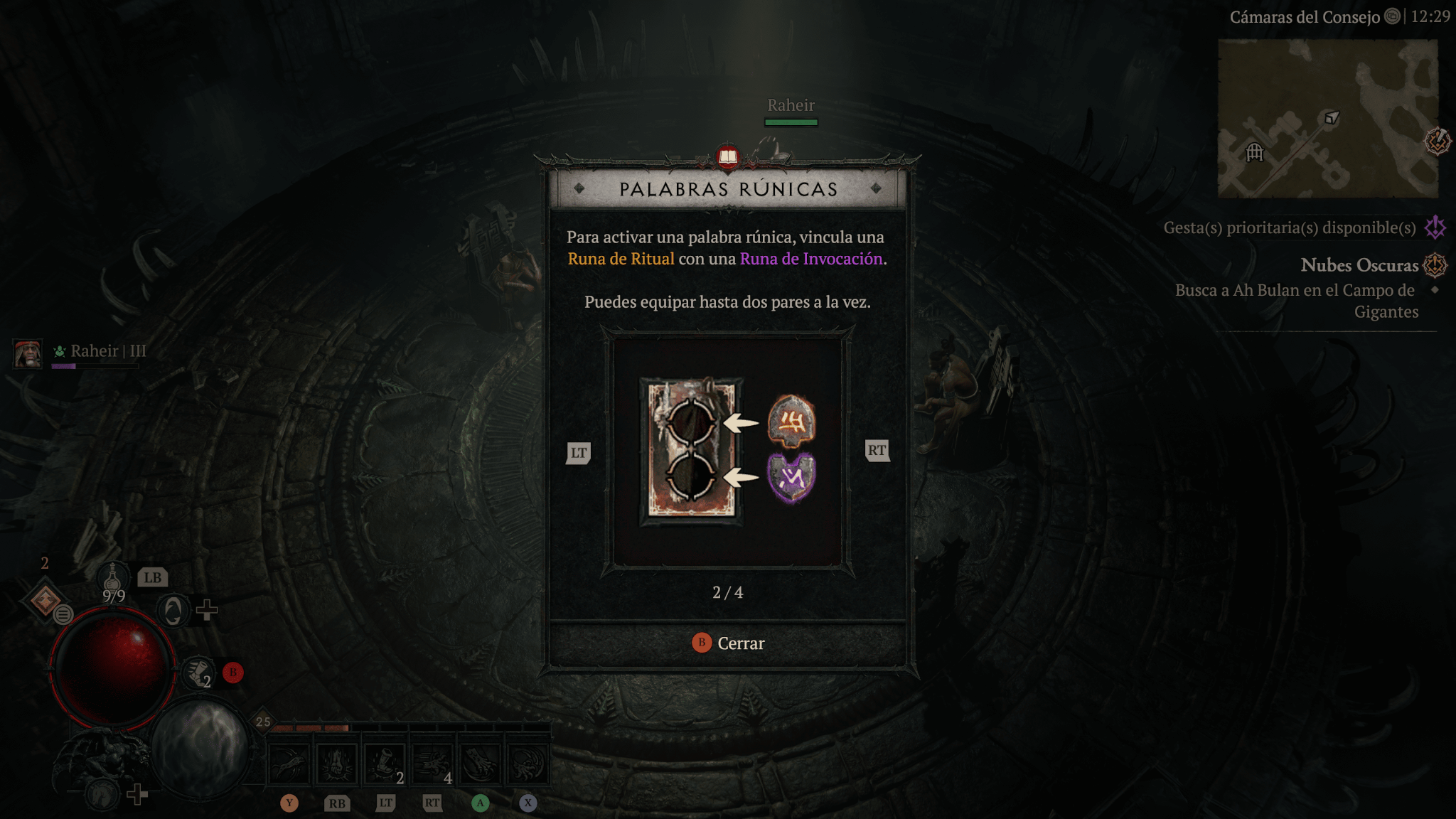Select the orange Runa de Ritual icon

(791, 422)
